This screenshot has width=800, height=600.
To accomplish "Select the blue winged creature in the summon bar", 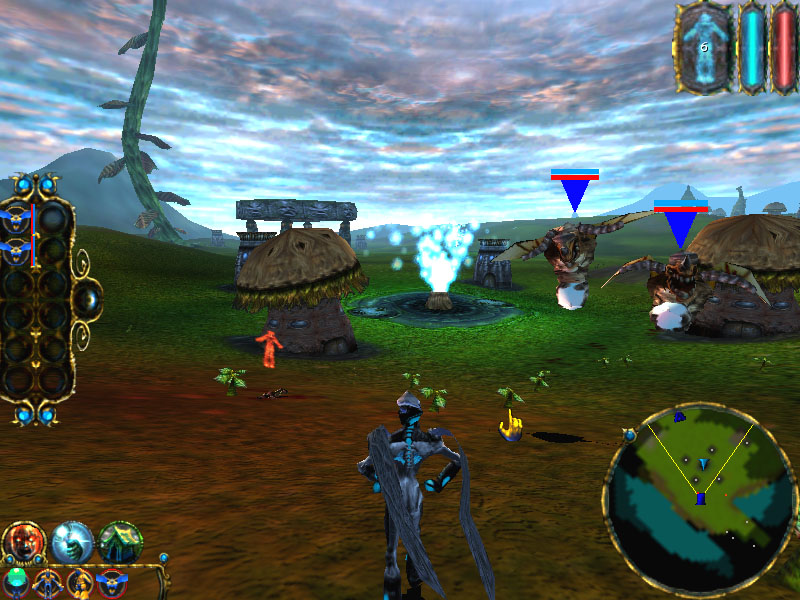I will coord(112,582).
